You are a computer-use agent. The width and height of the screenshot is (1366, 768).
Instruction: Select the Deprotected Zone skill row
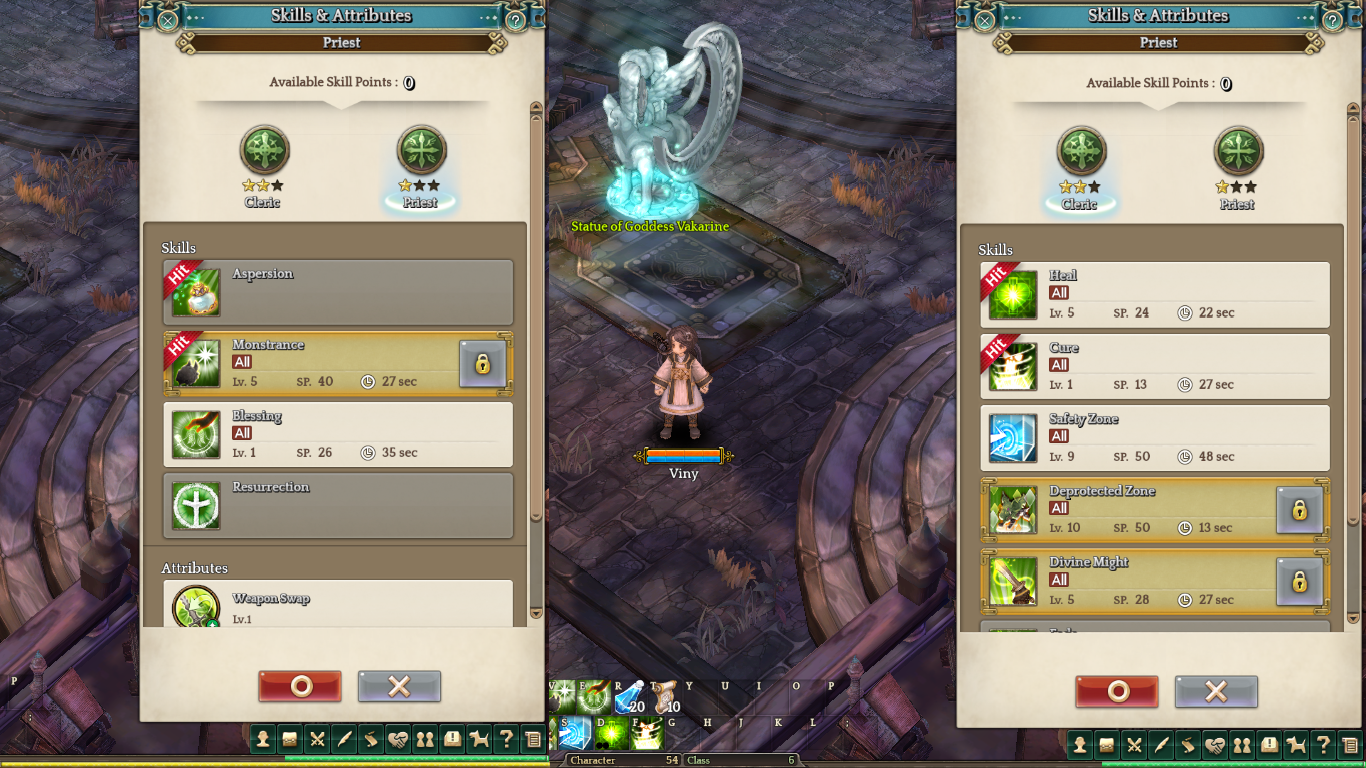coord(1125,510)
